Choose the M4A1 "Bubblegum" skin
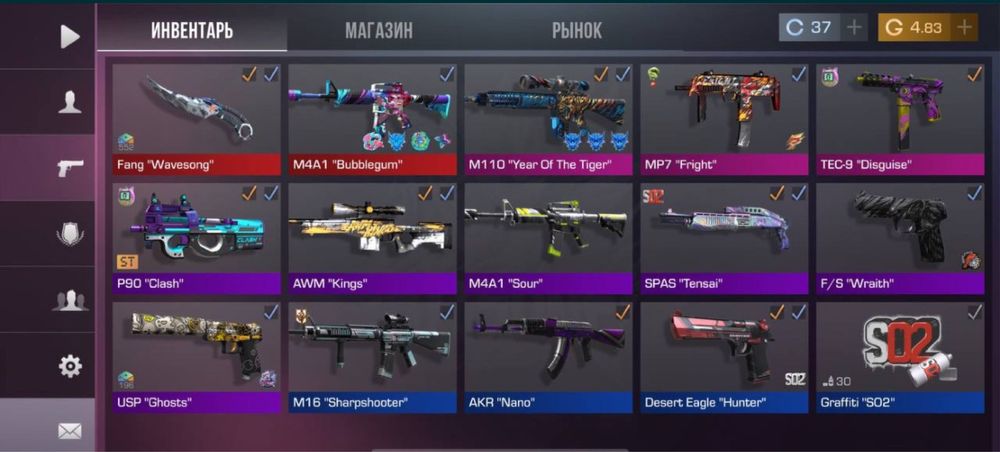Image resolution: width=1000 pixels, height=452 pixels. [x=373, y=119]
